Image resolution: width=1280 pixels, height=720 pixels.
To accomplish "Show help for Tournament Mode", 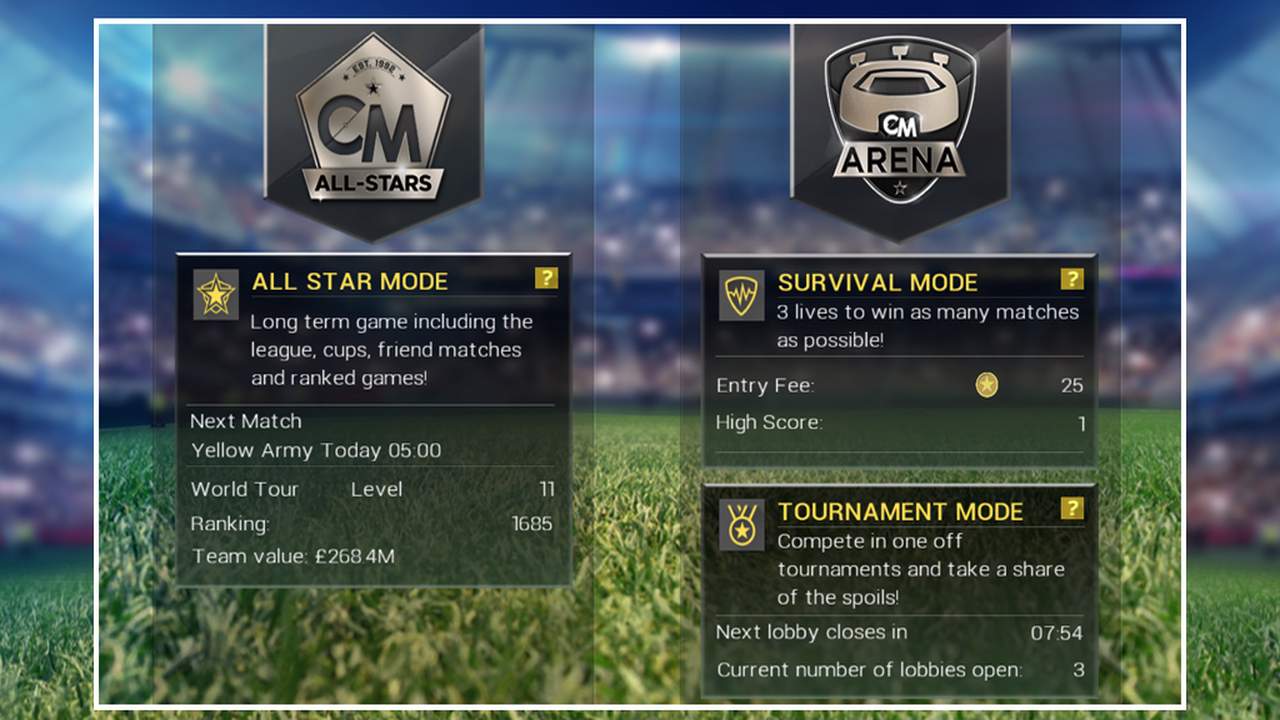I will 1072,508.
